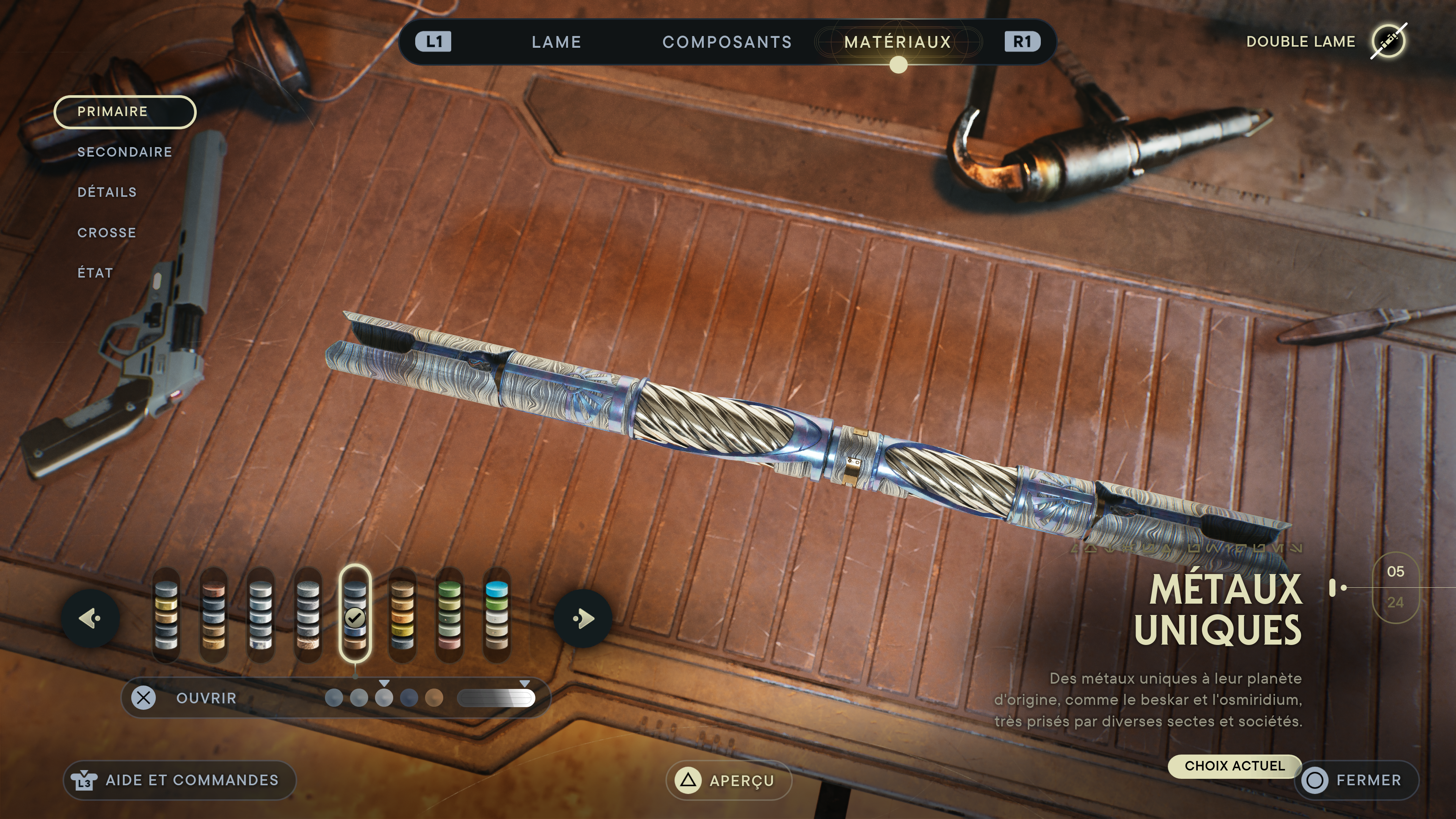Viewport: 1456px width, 819px height.
Task: Go to the Crosse menu entry
Action: [106, 233]
